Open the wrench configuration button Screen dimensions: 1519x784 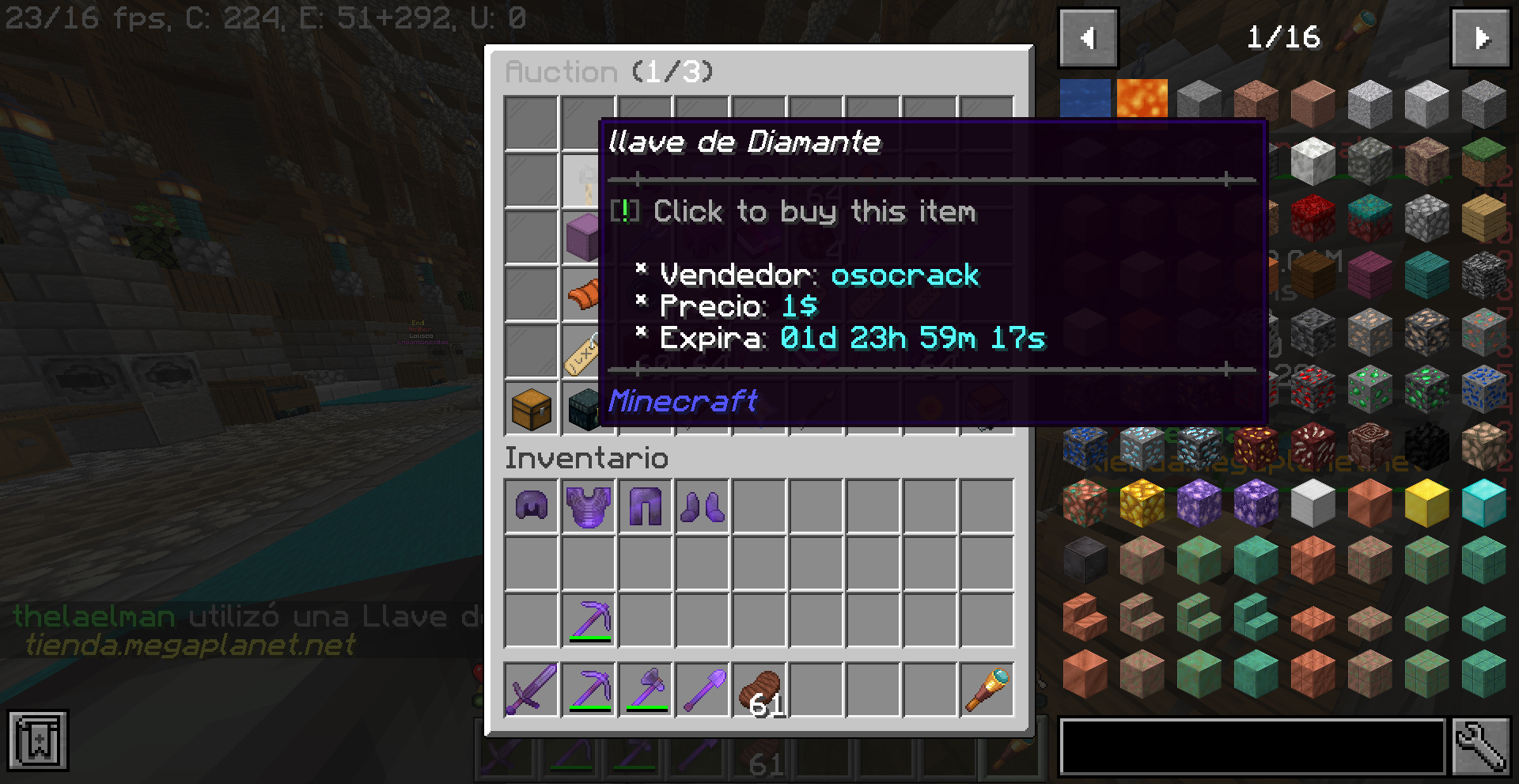click(1481, 746)
